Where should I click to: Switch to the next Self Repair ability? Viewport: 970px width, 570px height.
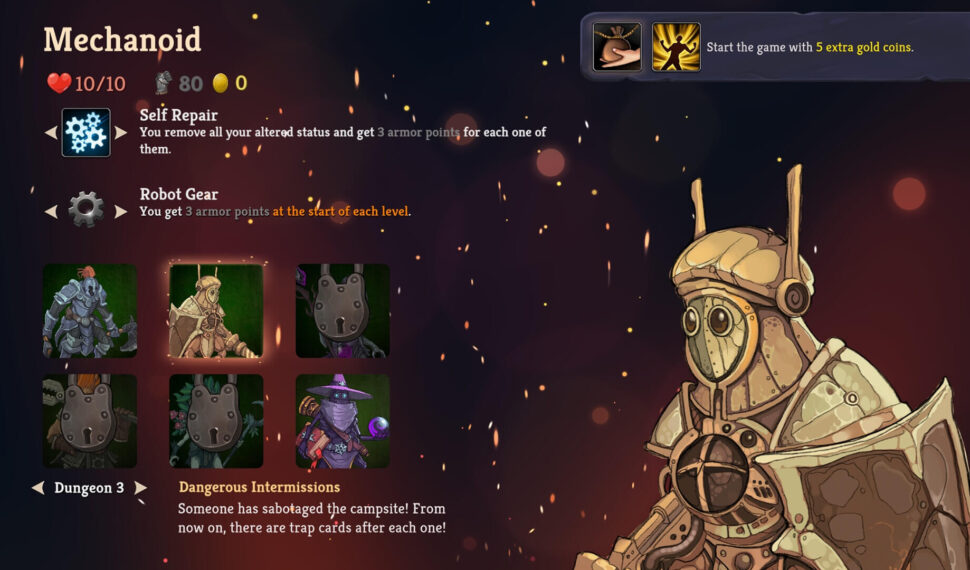tap(121, 133)
